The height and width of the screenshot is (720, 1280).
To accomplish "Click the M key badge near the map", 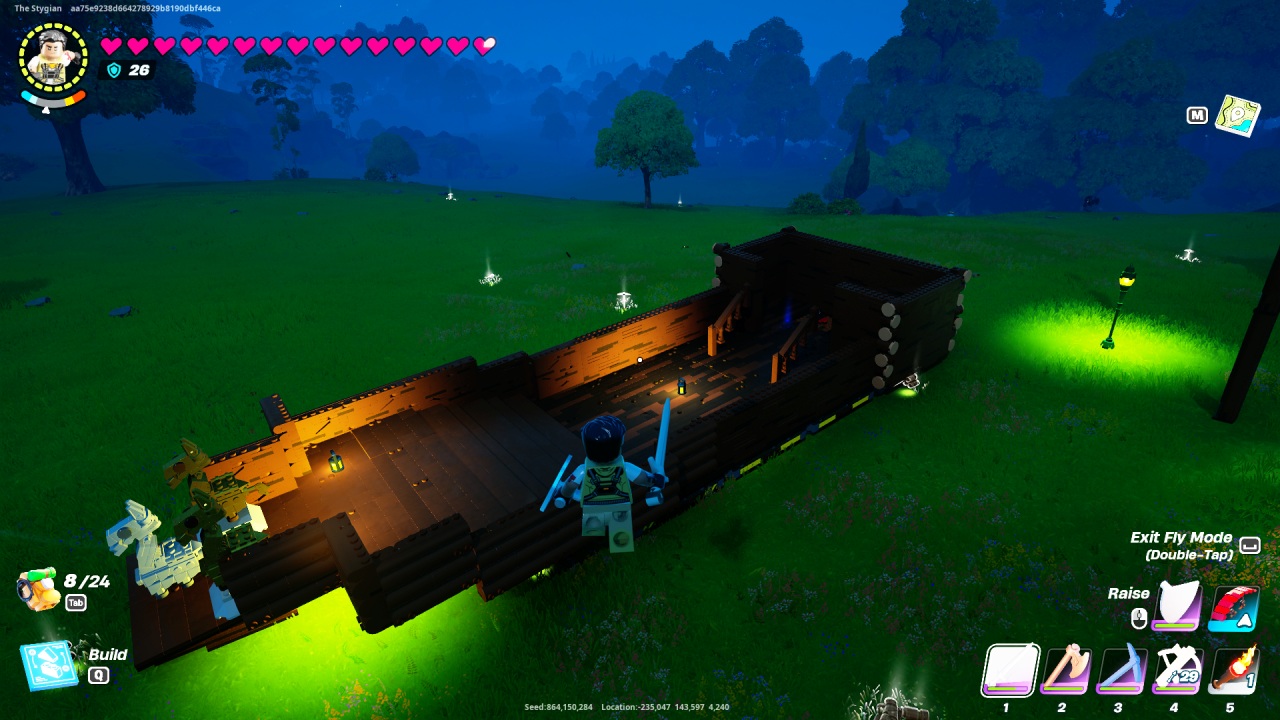I will click(x=1197, y=115).
